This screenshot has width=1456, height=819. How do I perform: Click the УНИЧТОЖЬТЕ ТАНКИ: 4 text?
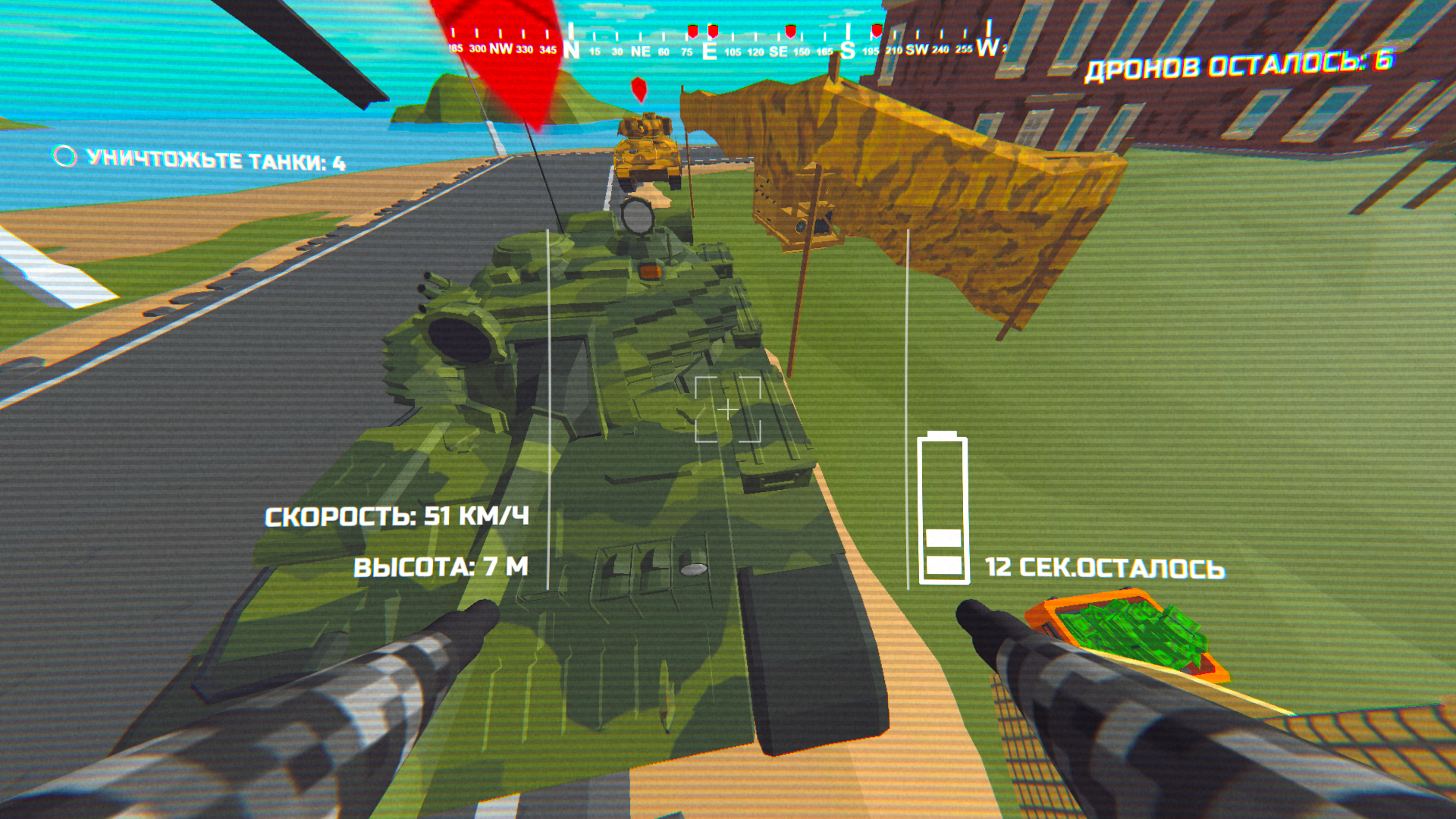tap(218, 160)
